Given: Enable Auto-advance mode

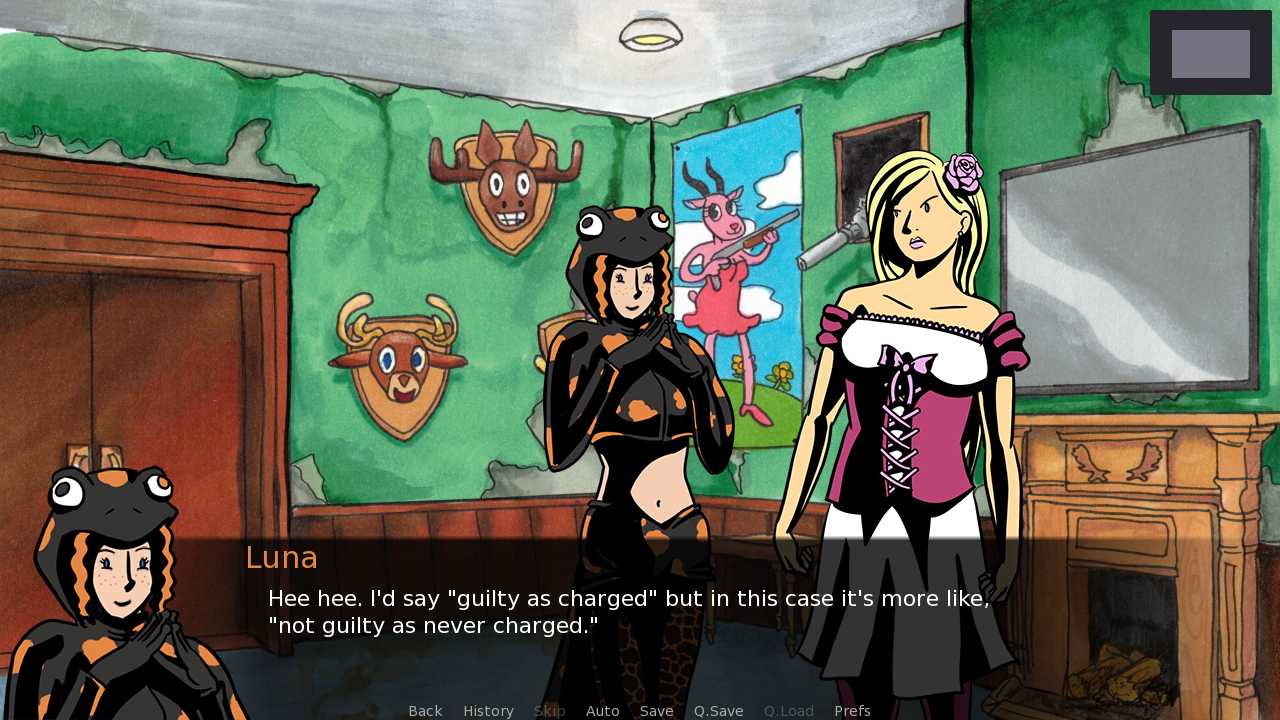Looking at the screenshot, I should [602, 711].
